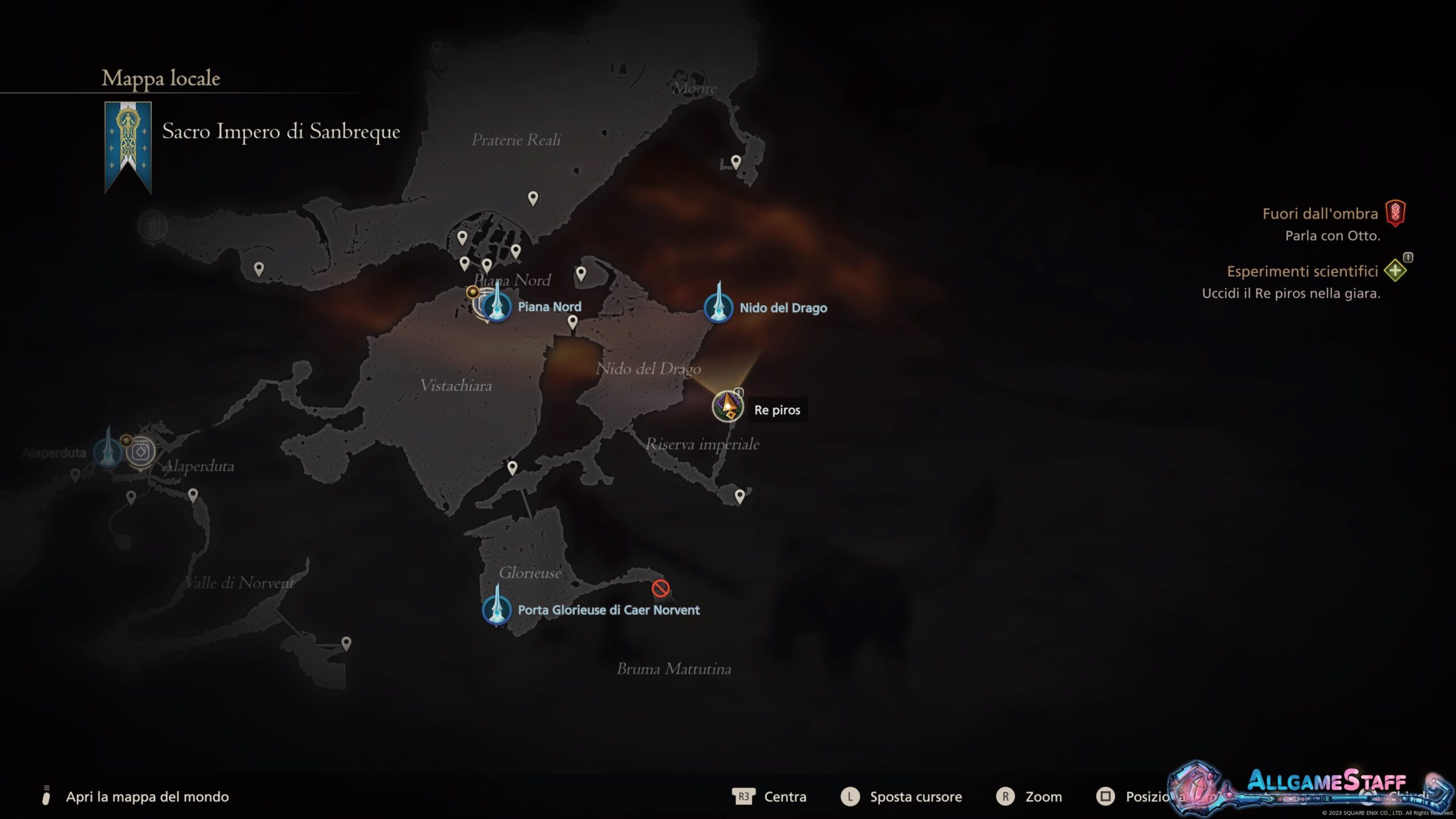
Task: Click the Sacro Impero di Sanbreque banner
Action: click(128, 147)
